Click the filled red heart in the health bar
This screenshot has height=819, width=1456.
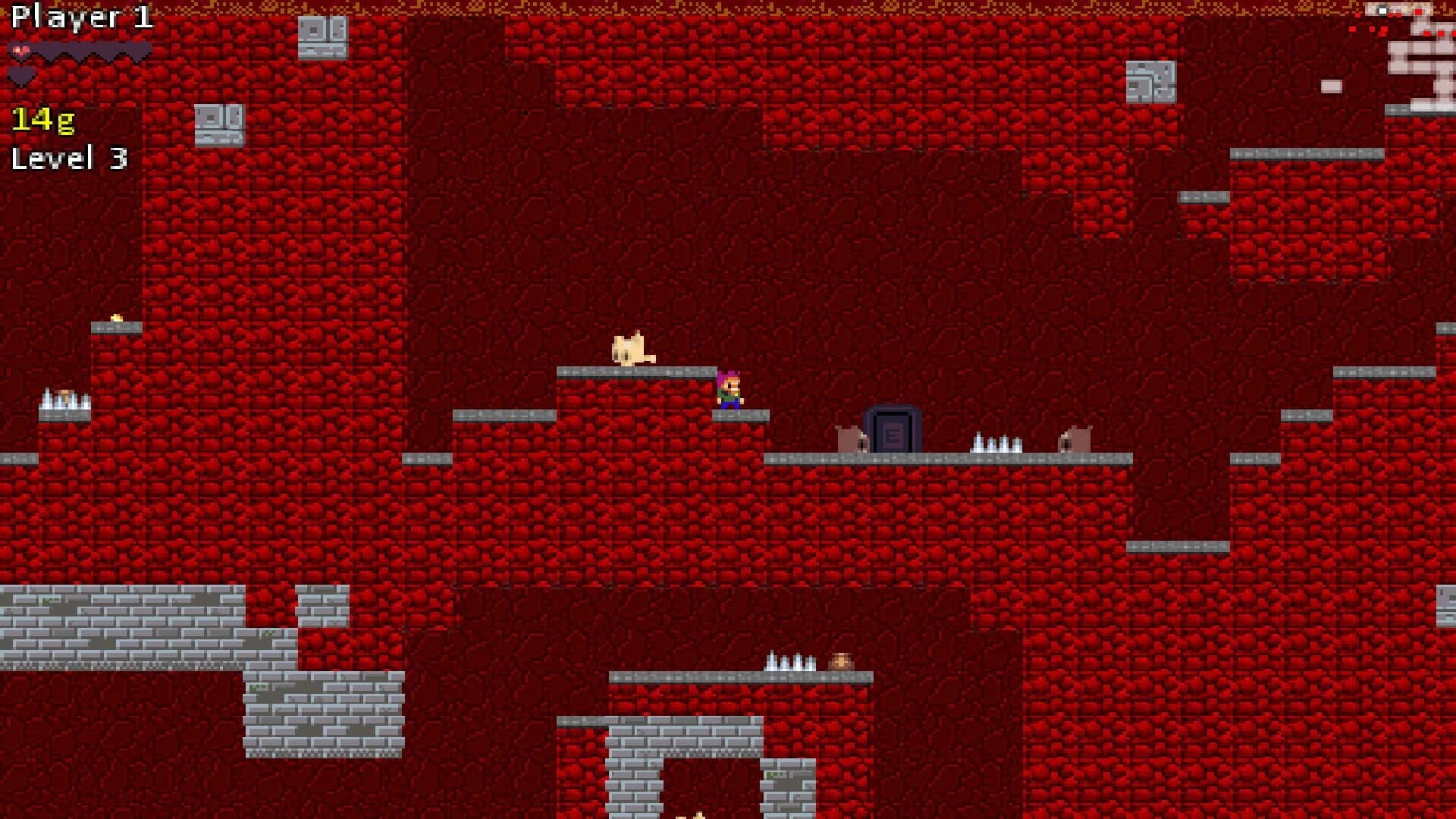pyautogui.click(x=21, y=50)
